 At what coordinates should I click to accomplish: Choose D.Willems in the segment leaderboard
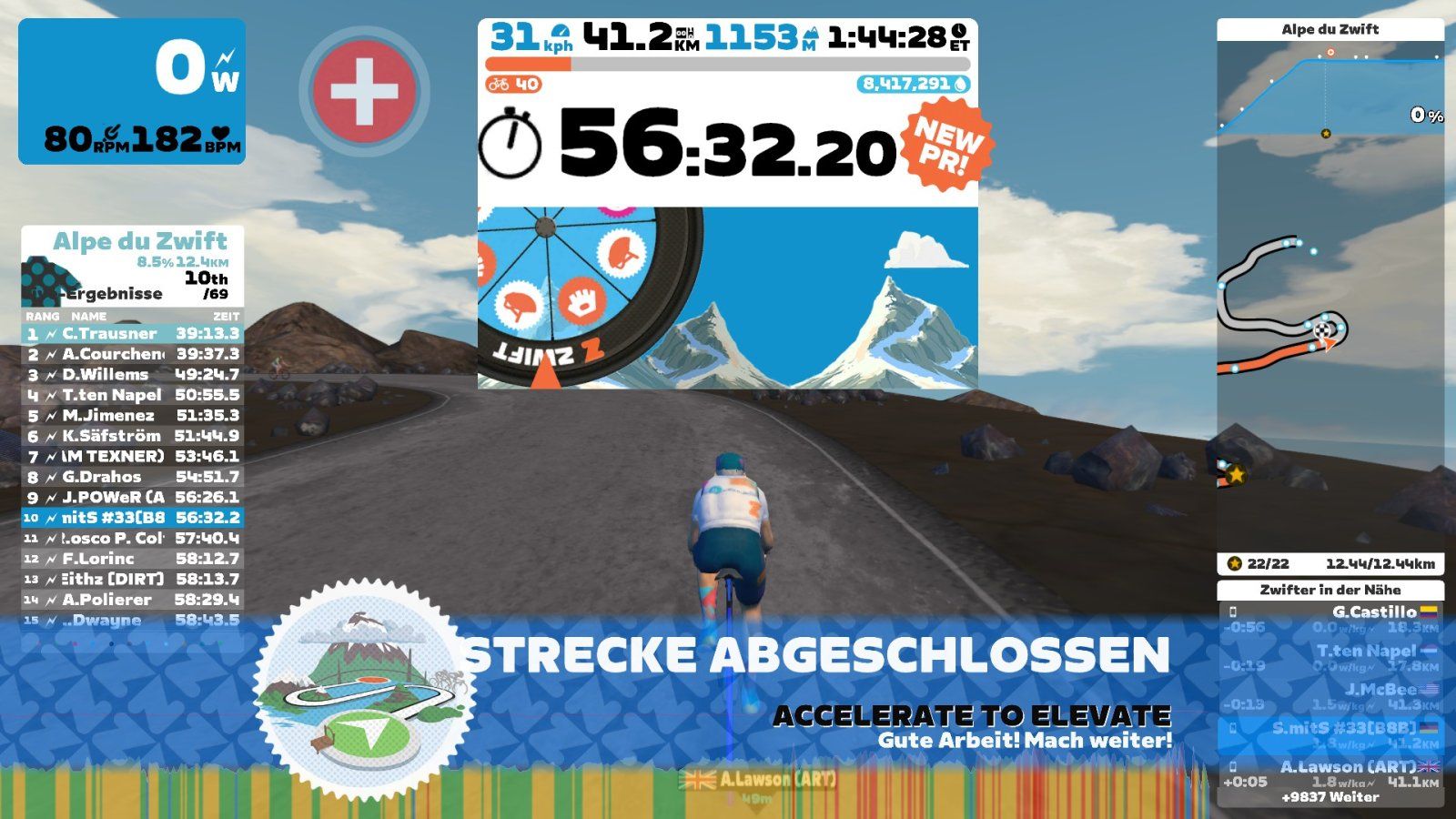pos(133,374)
